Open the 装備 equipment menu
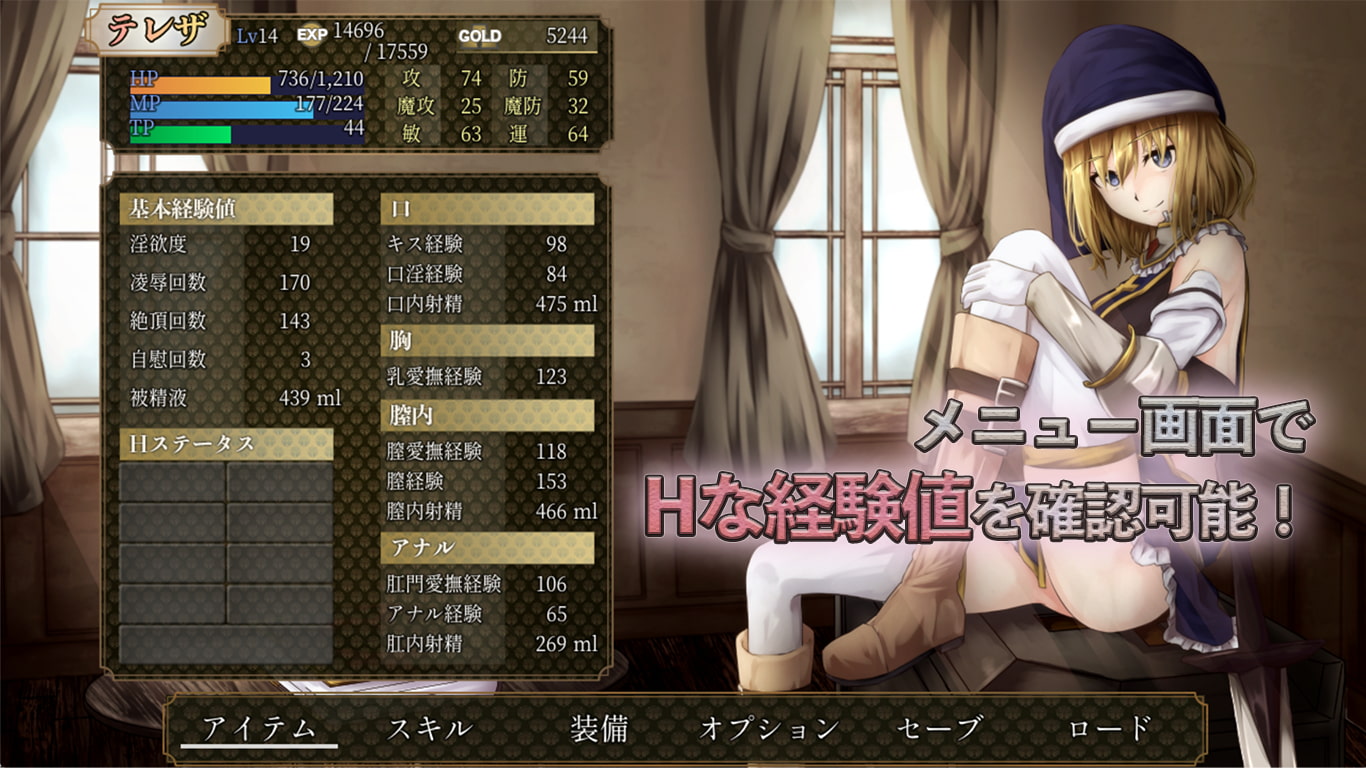The height and width of the screenshot is (768, 1366). tap(599, 728)
